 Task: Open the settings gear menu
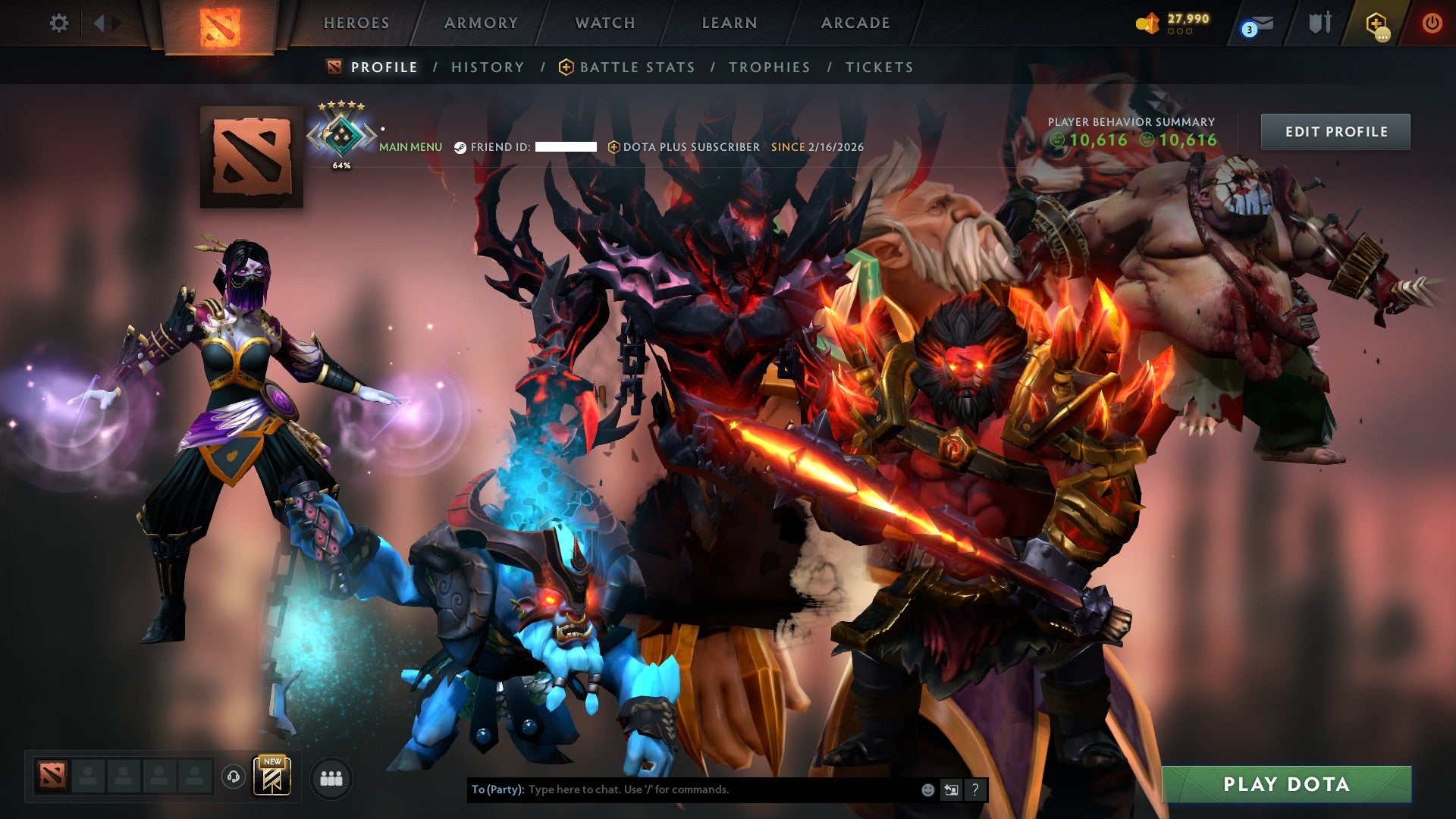[x=58, y=23]
